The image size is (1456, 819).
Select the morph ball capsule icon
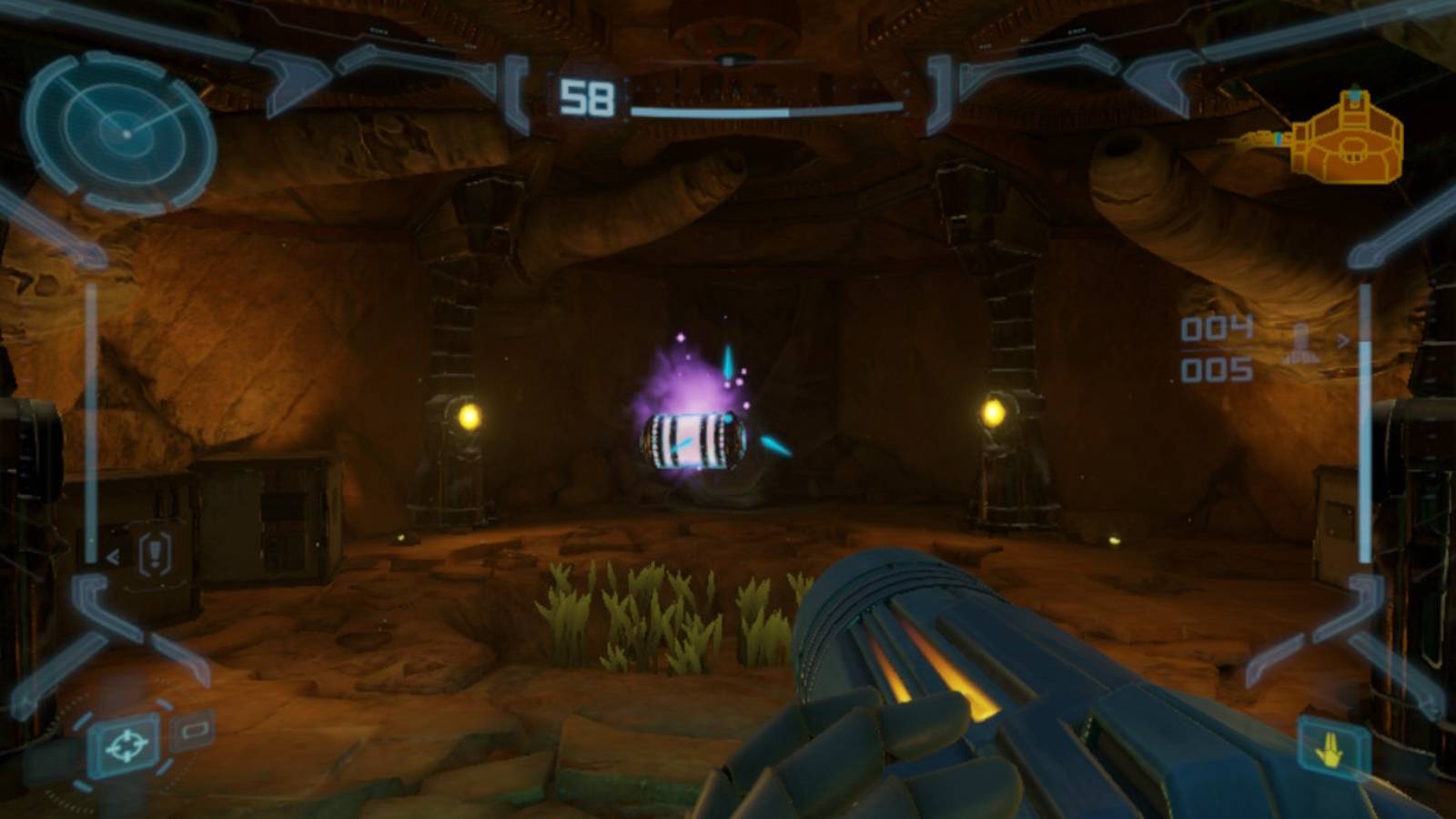coord(195,730)
